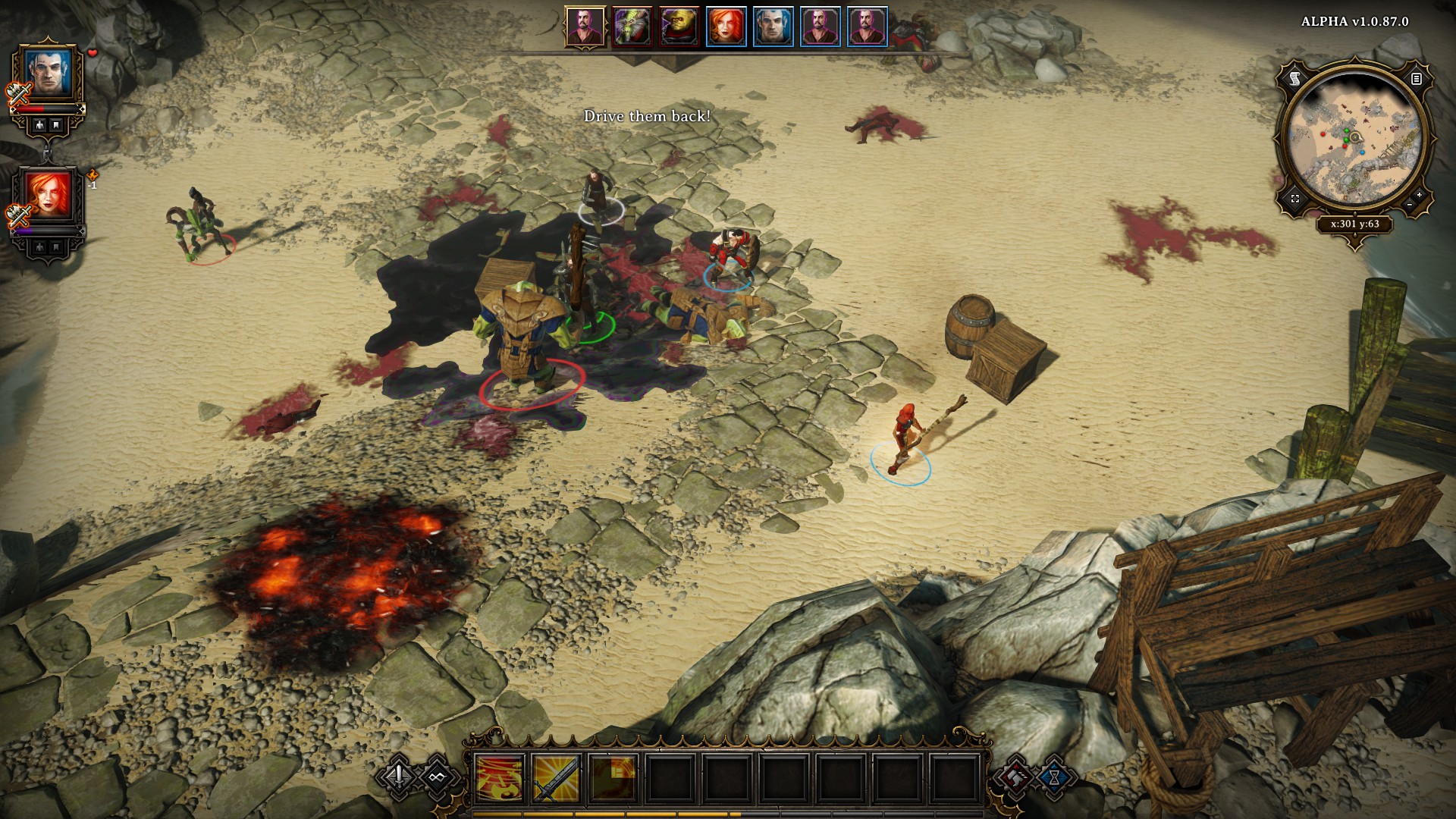Expand the minimap to full map
Screen dimensions: 1456x819
tap(1295, 199)
